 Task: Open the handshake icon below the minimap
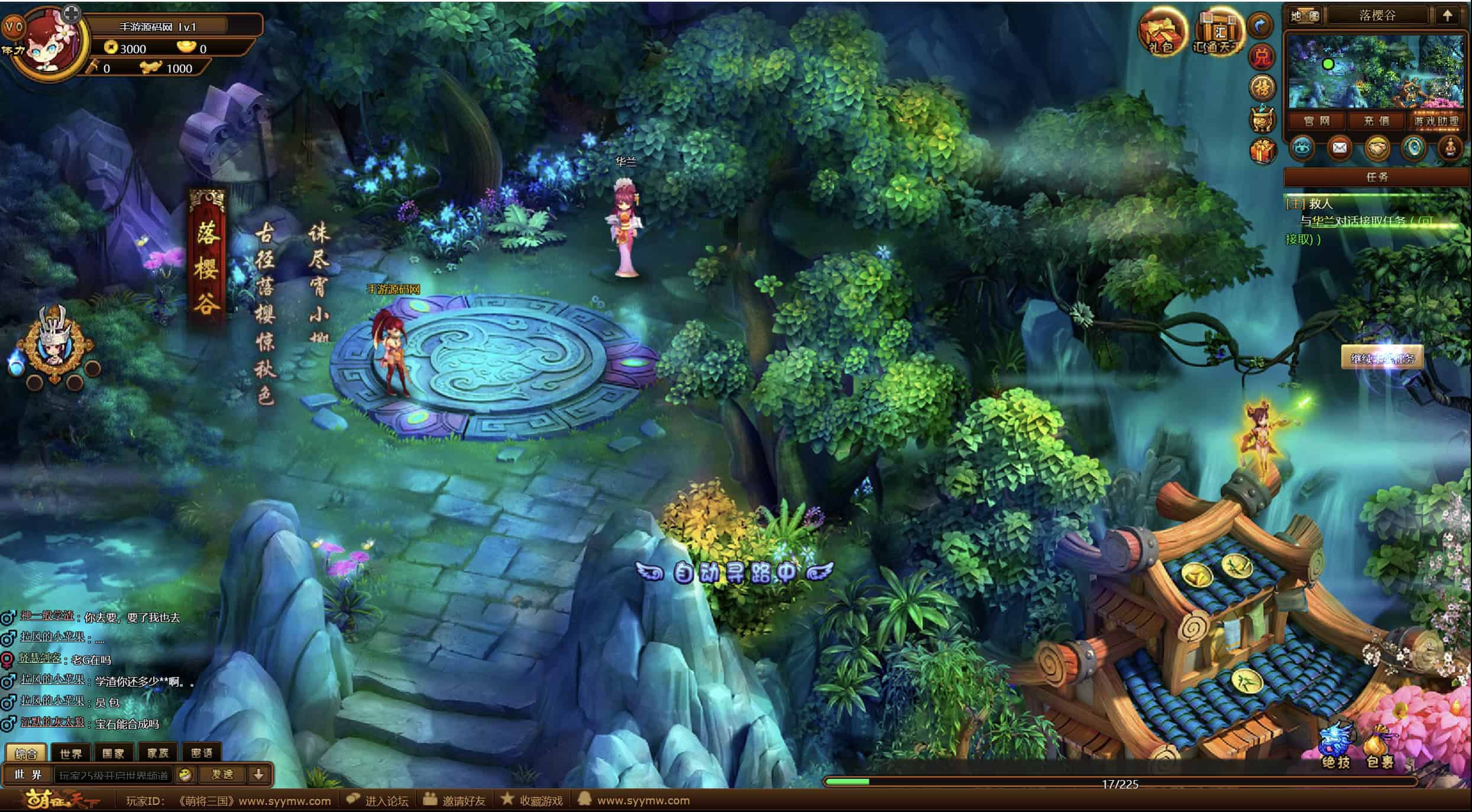tap(1376, 148)
